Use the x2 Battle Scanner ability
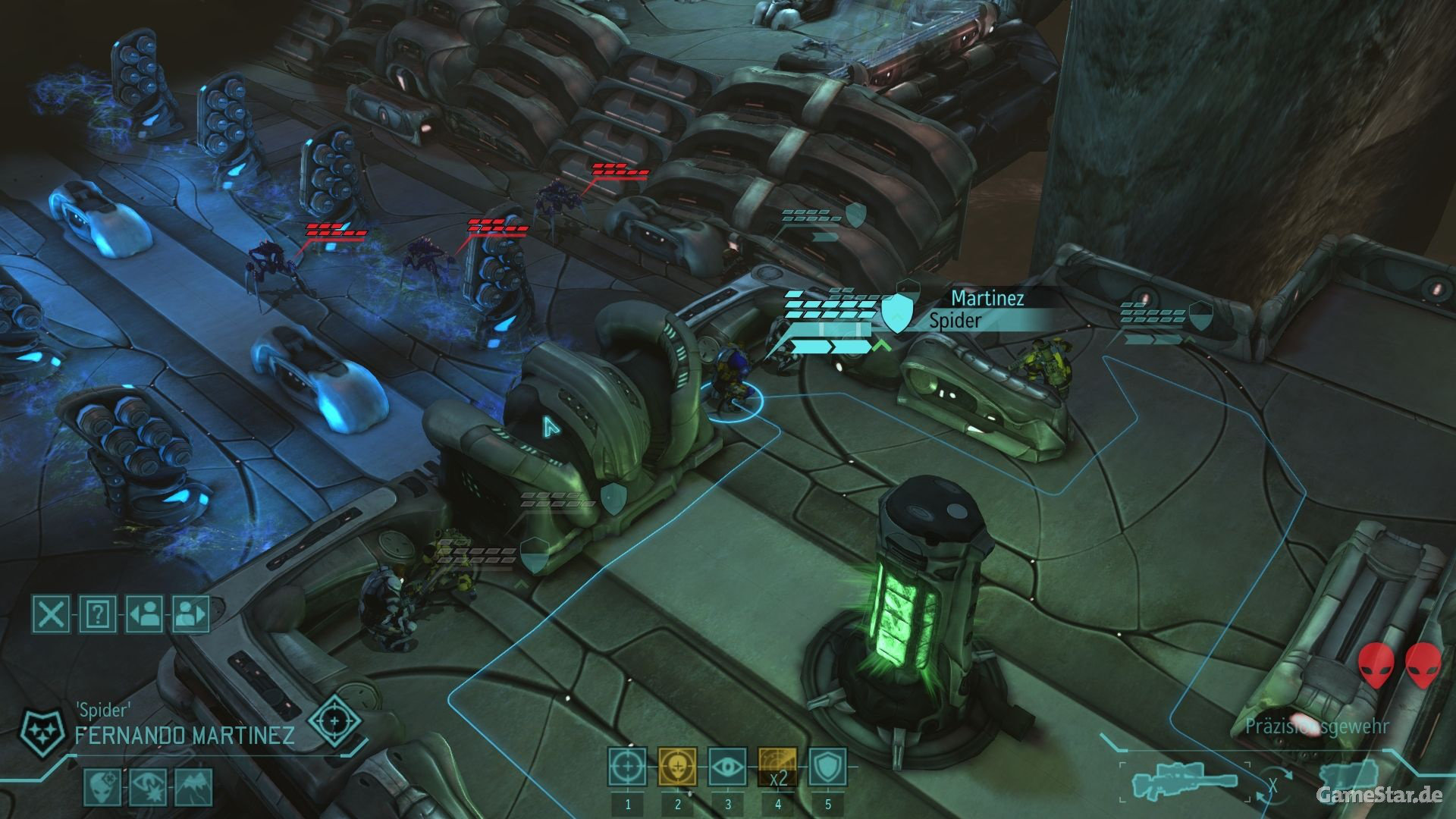 pyautogui.click(x=777, y=767)
